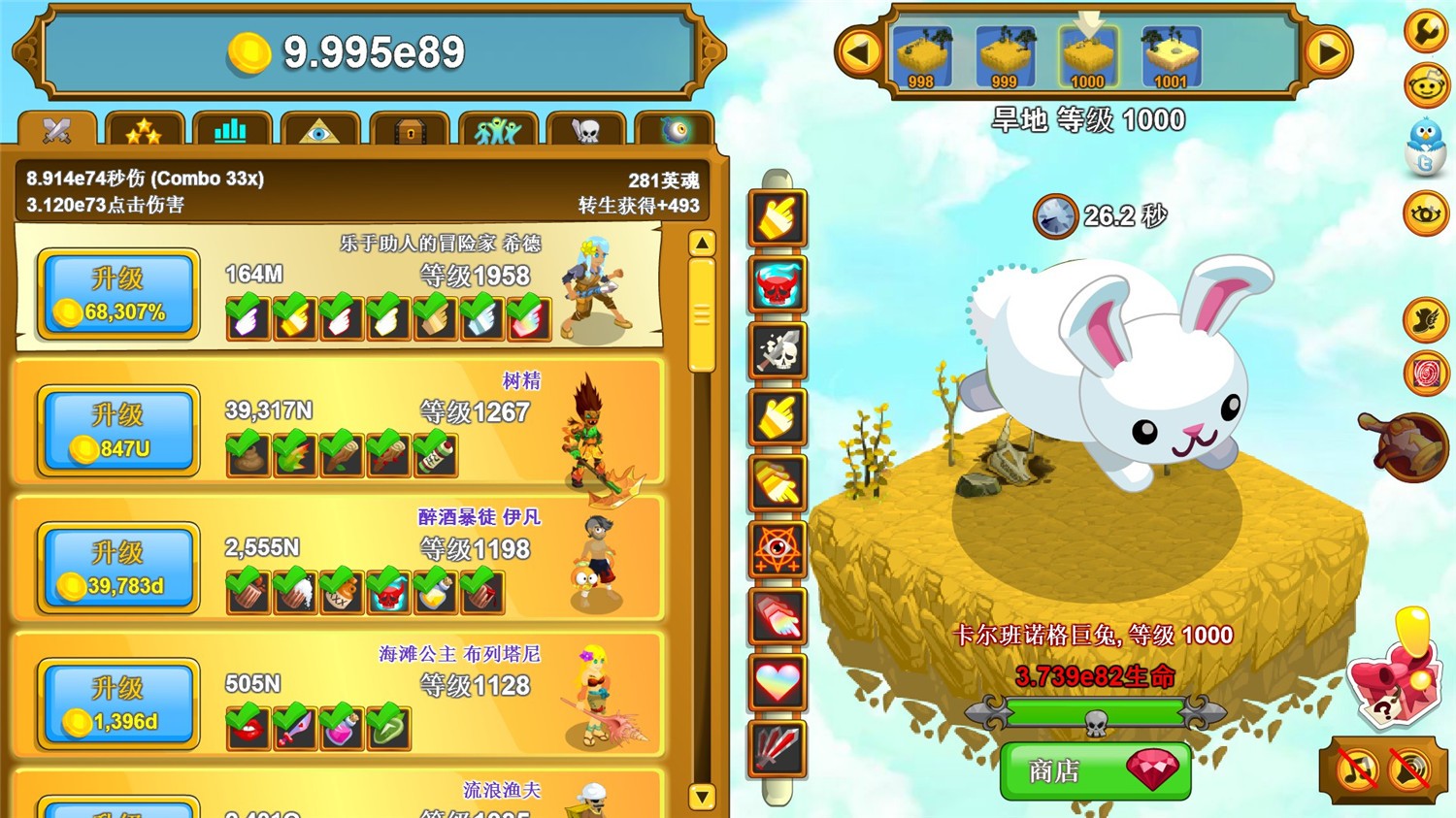Activate the Energize heart skill
1456x818 pixels.
(x=777, y=684)
